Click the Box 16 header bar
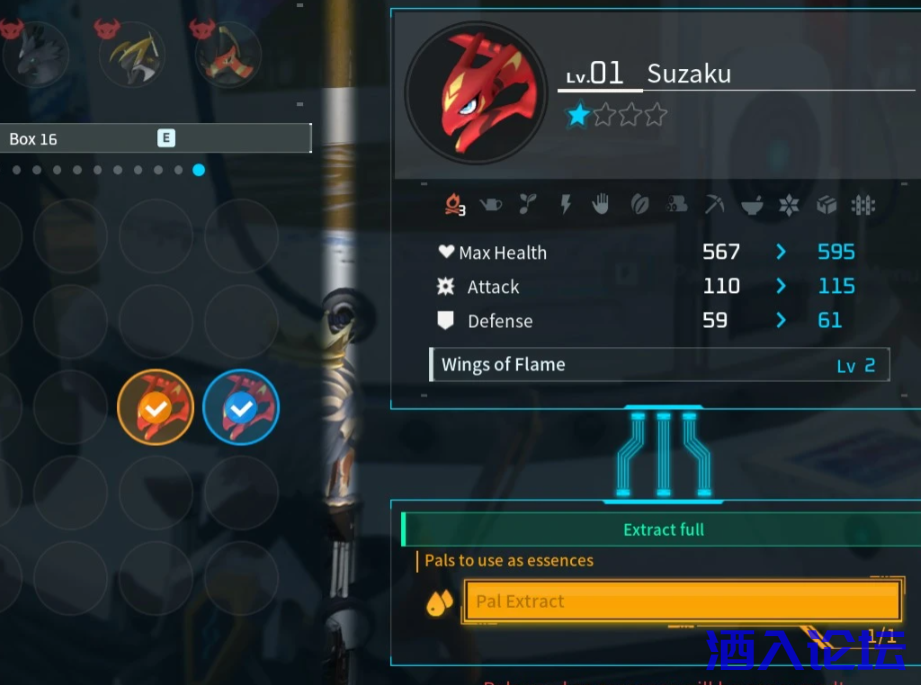 [x=155, y=139]
